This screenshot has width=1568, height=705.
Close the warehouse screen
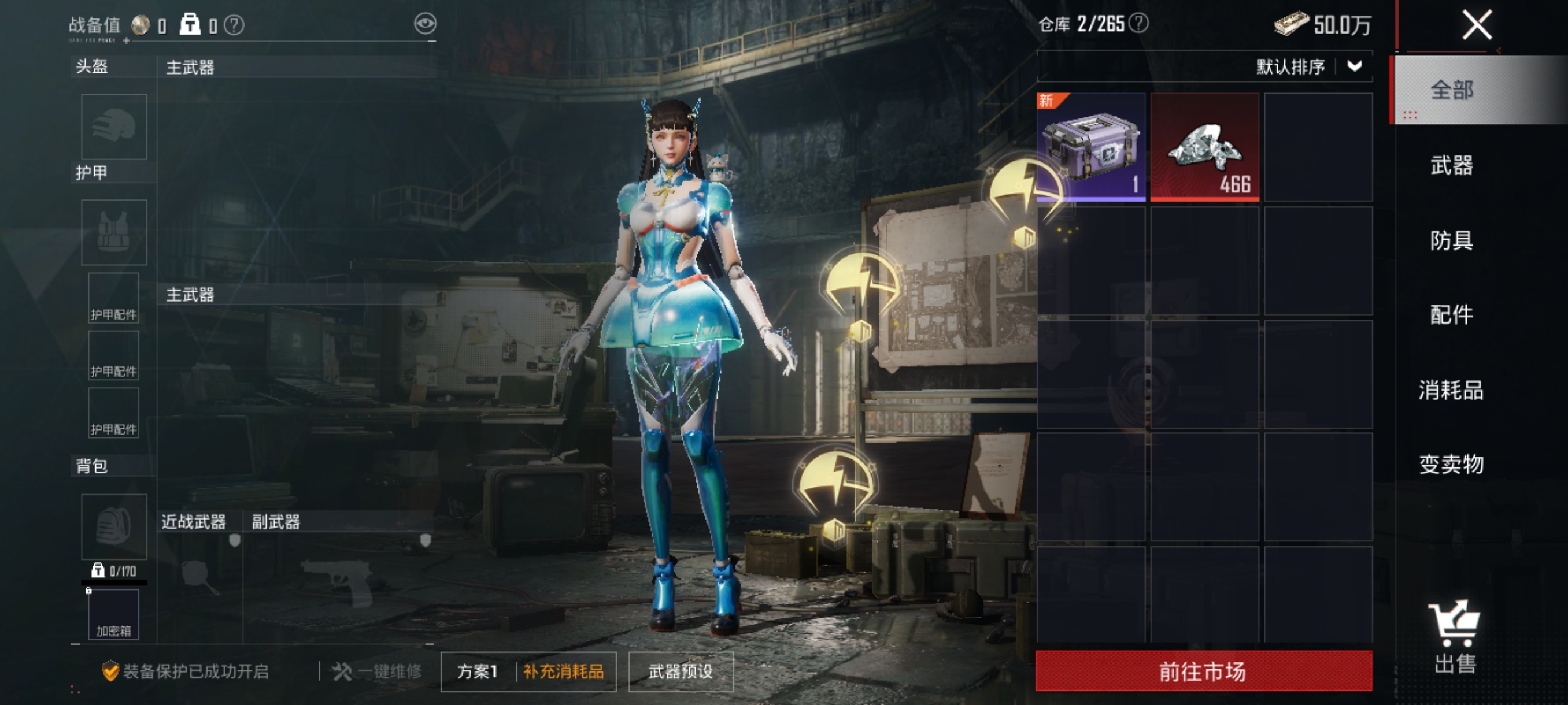tap(1477, 25)
